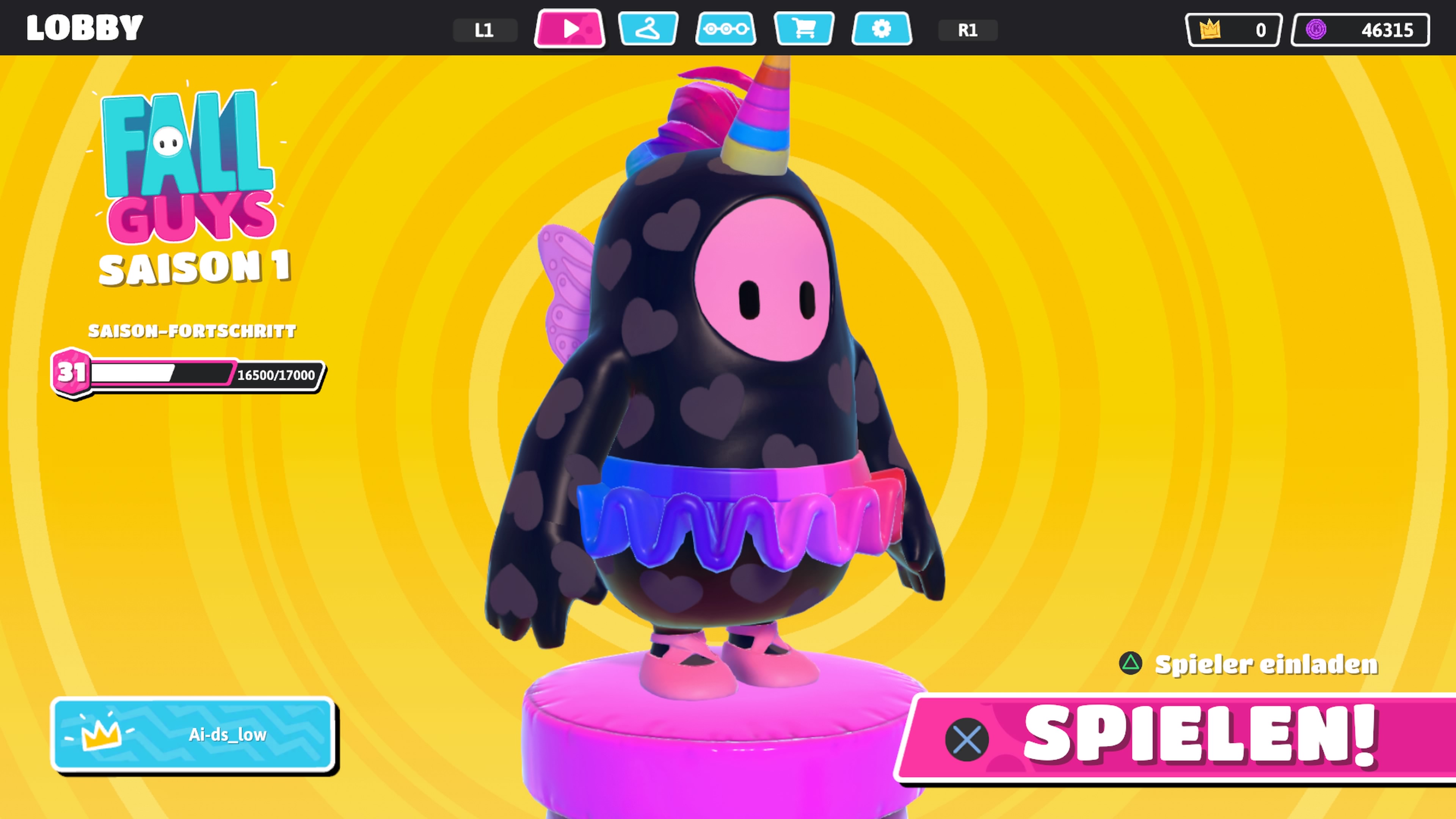Switch to the season pass tab
The image size is (1456, 819).
pyautogui.click(x=726, y=28)
